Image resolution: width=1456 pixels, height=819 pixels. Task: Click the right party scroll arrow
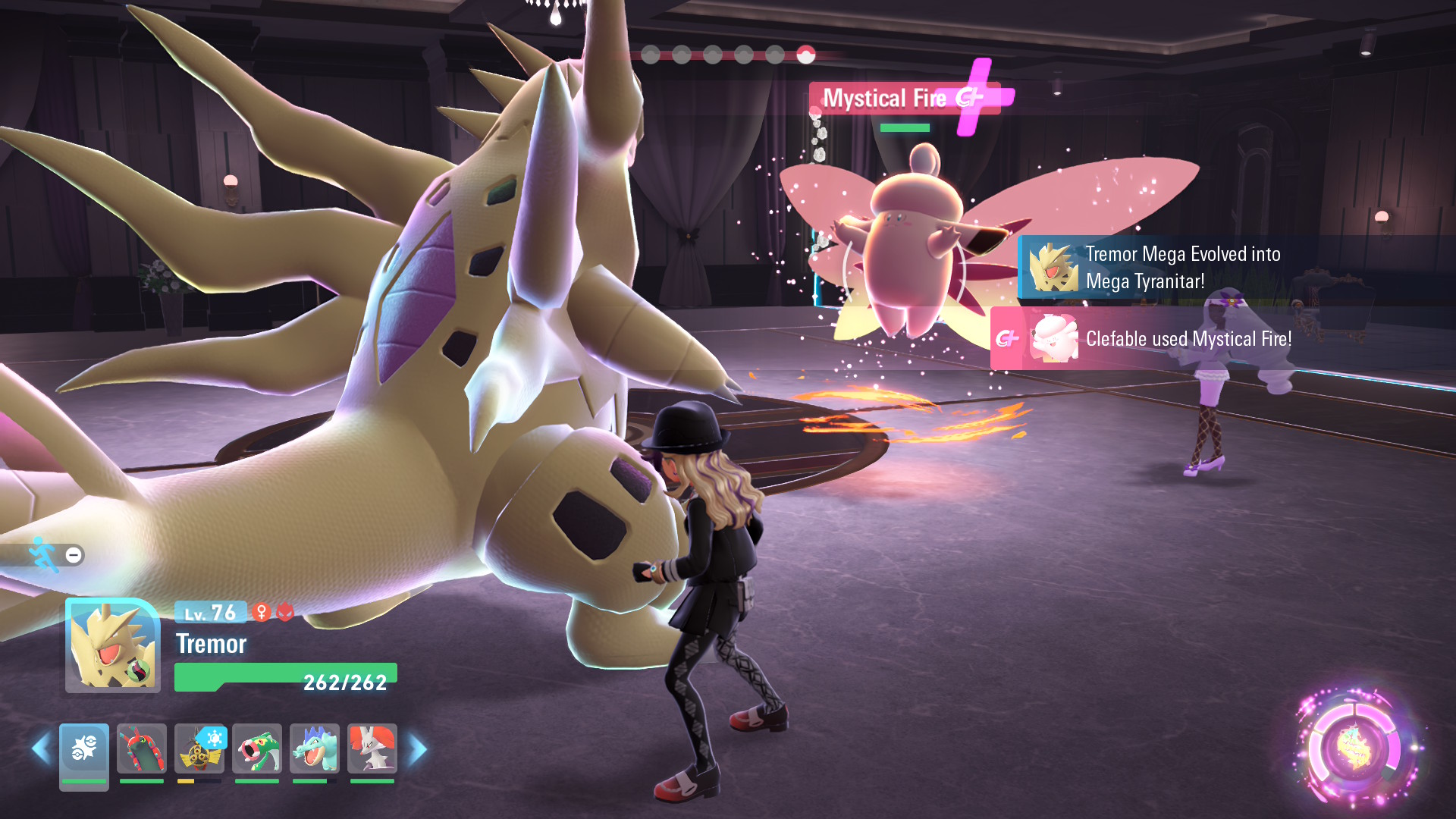[x=418, y=749]
